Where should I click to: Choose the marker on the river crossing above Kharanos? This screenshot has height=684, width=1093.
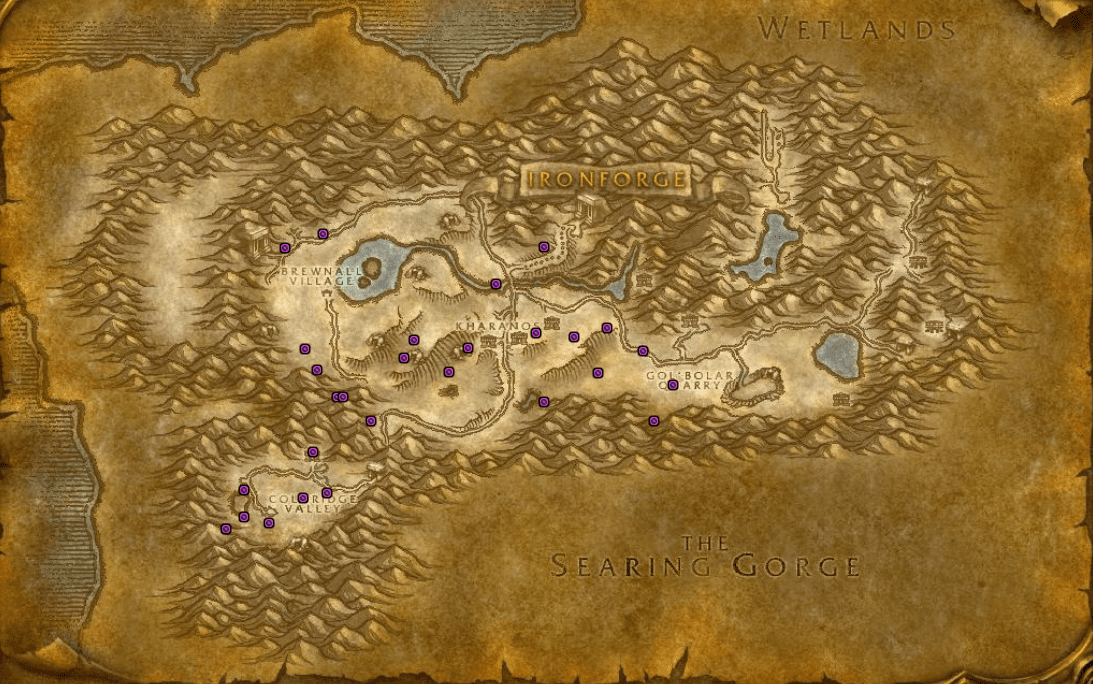(495, 284)
